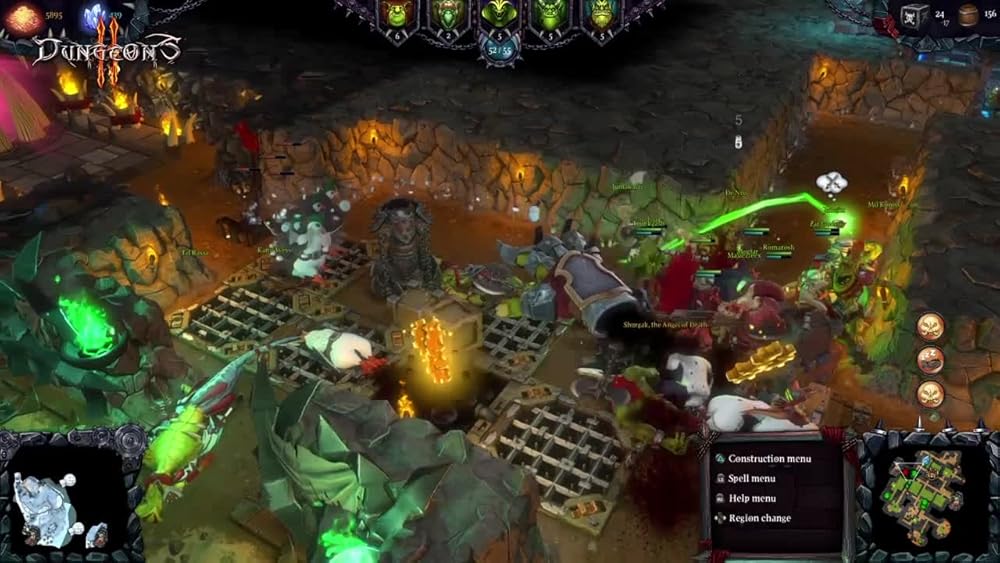Screen dimensions: 1000x563
Task: Select the creature portrait with count 2
Action: [x=446, y=18]
